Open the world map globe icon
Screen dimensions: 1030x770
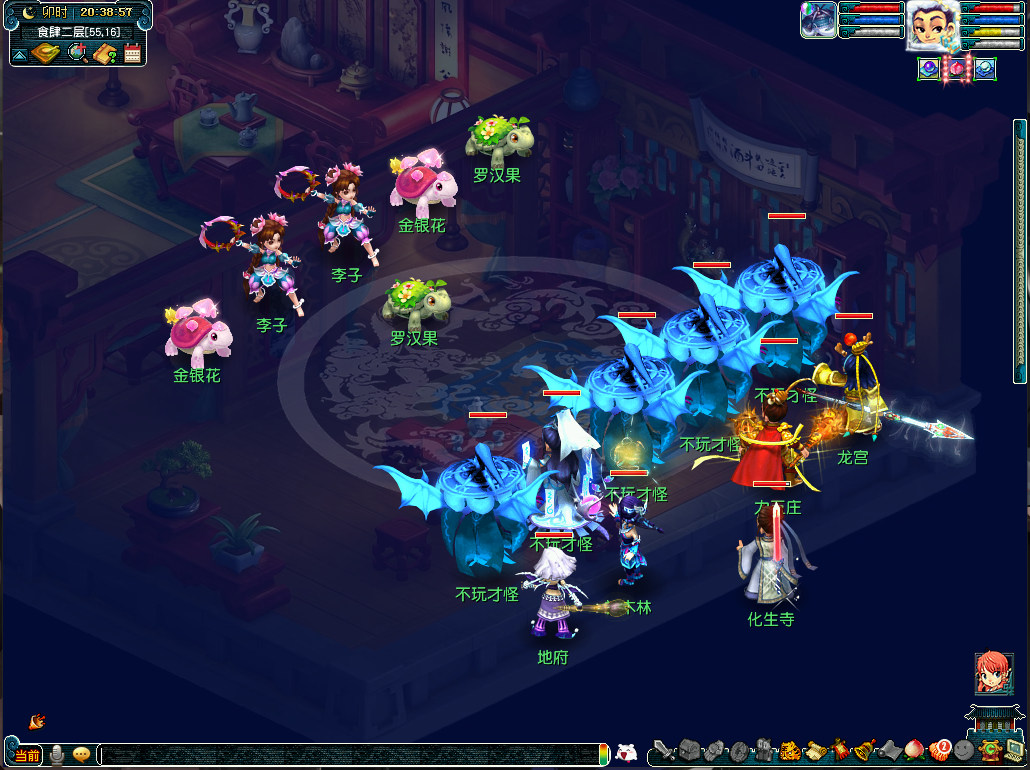(77, 53)
